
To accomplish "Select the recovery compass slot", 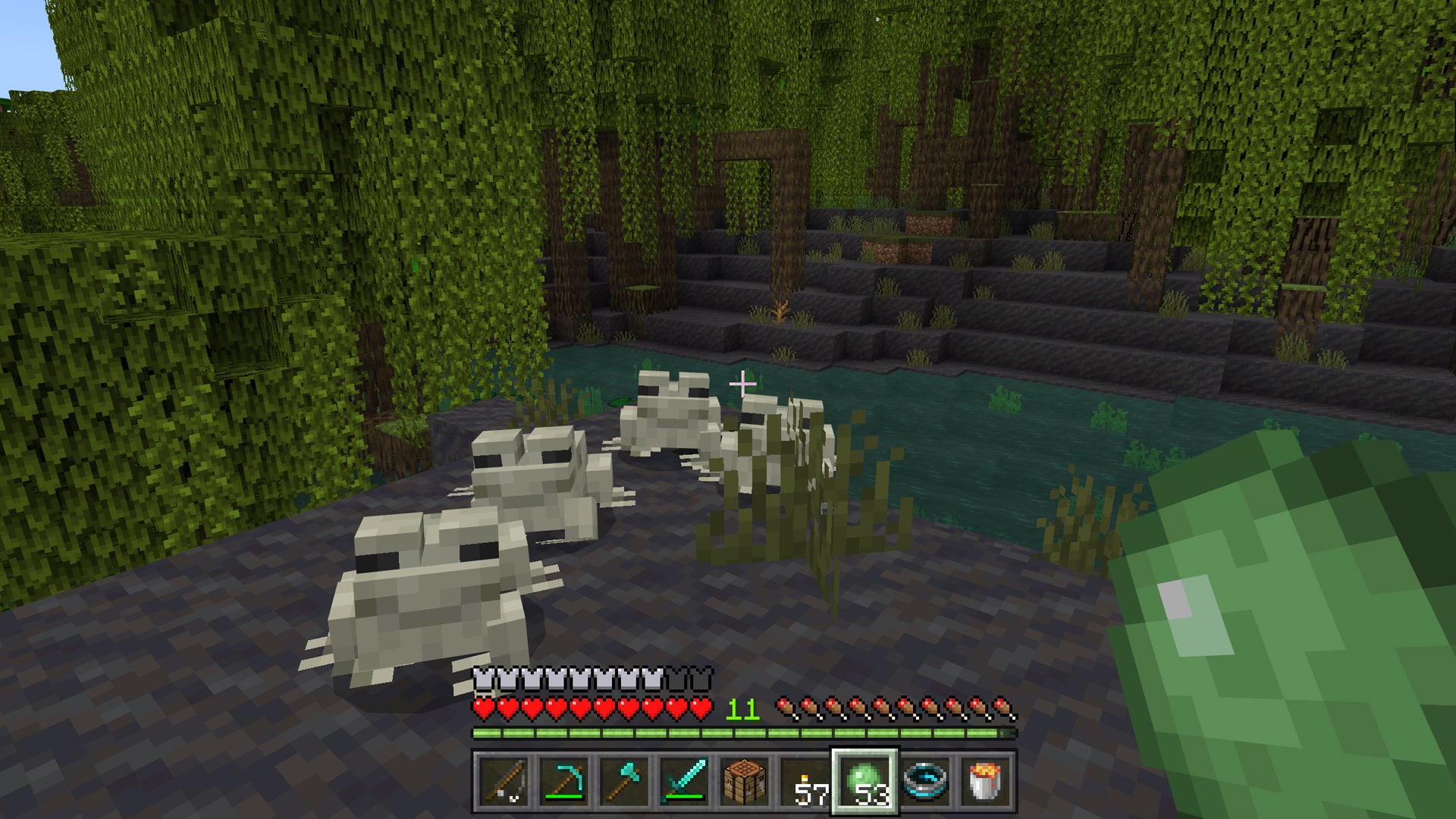I will tap(927, 781).
